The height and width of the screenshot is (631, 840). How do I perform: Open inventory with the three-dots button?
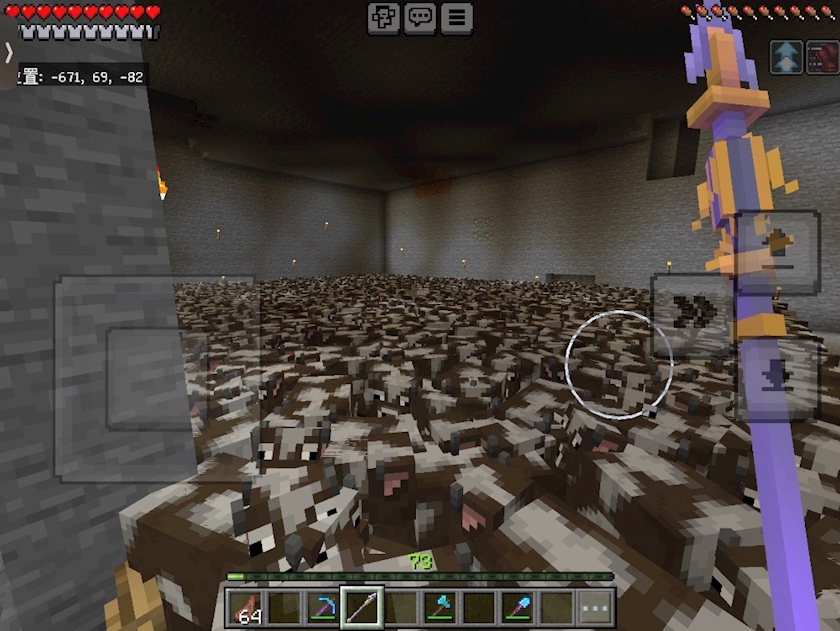(x=596, y=607)
